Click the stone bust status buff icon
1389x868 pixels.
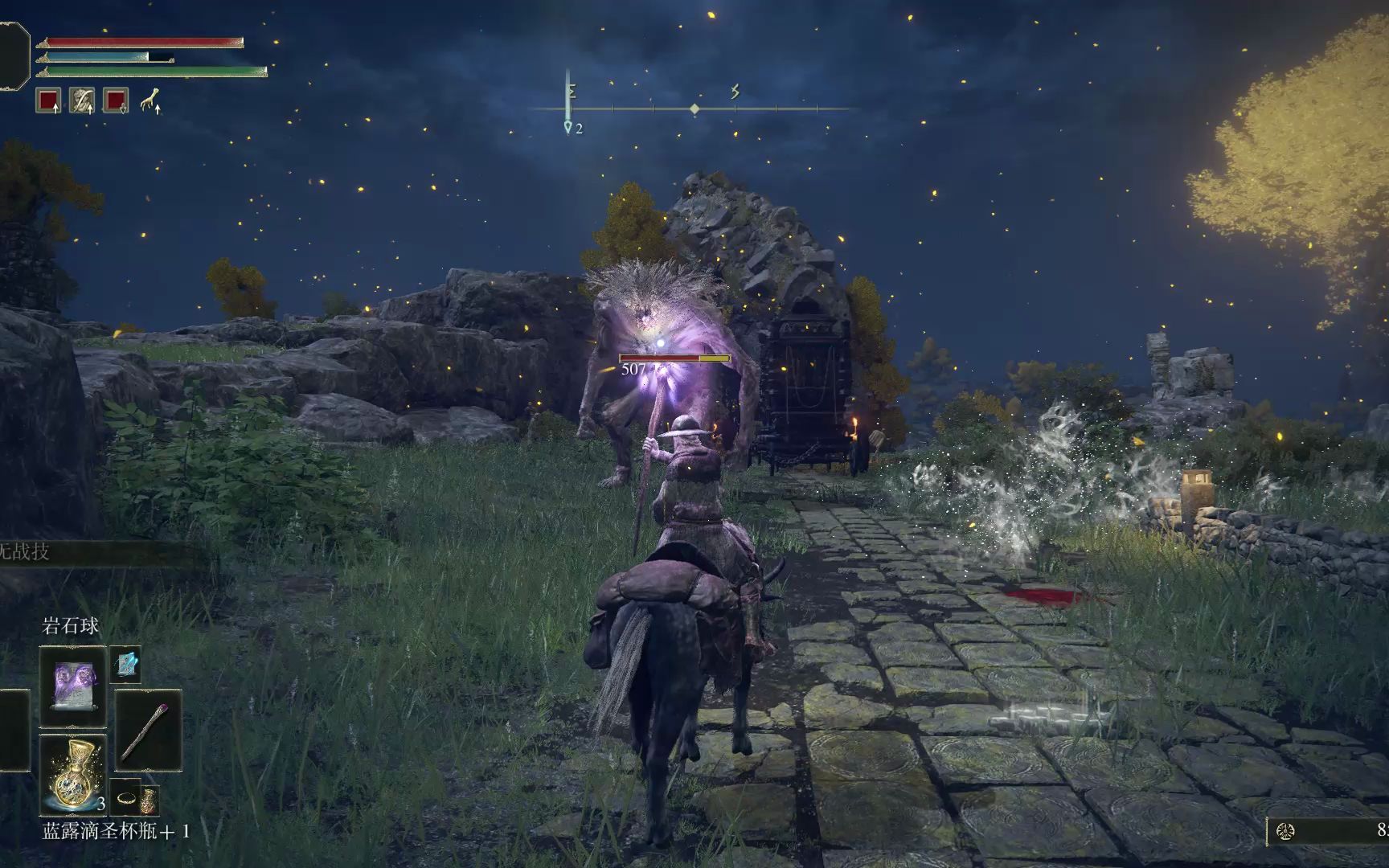[82, 101]
